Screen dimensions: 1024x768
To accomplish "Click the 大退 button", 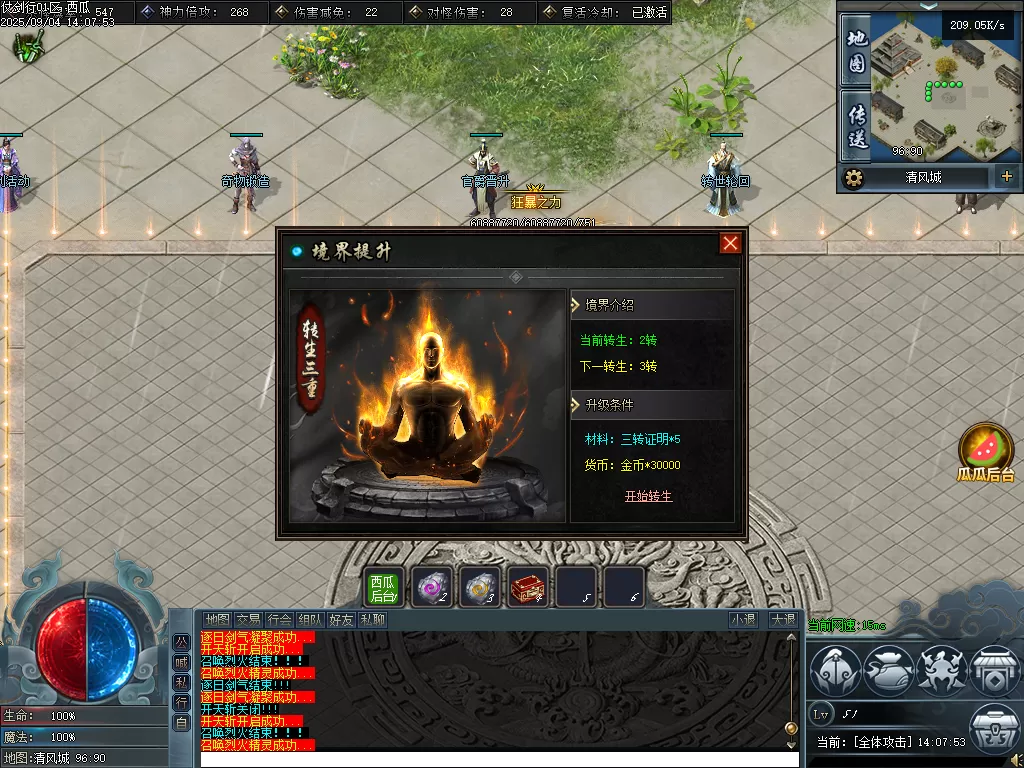I will [782, 620].
